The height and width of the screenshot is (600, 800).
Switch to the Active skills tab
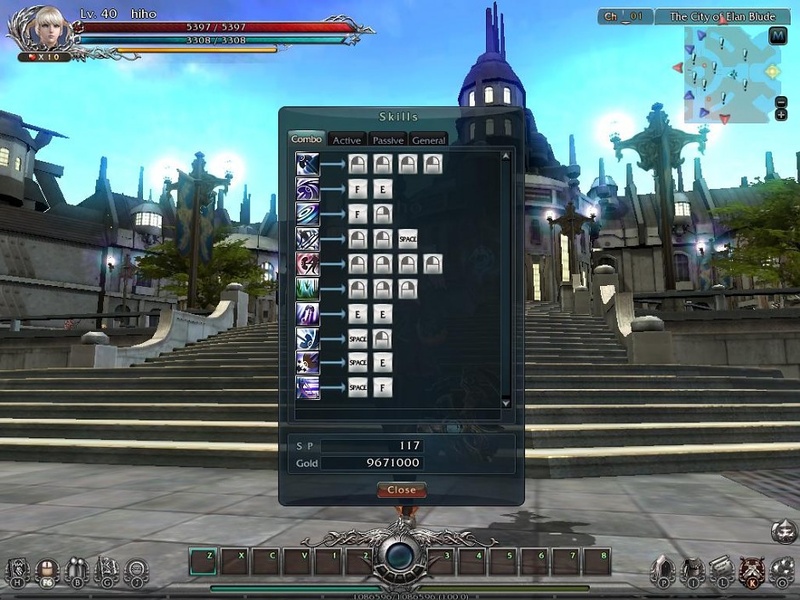click(347, 140)
